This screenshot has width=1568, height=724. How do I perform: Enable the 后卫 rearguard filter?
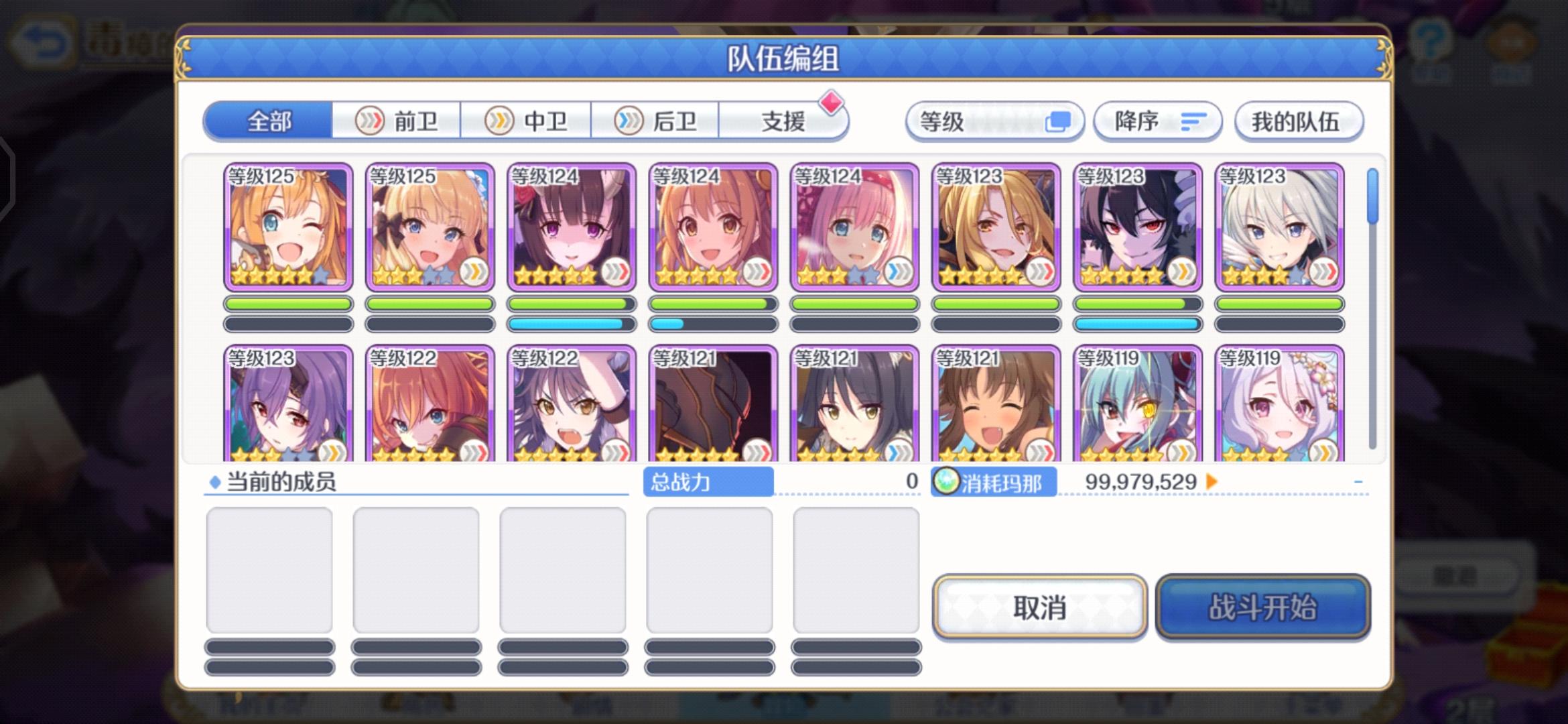(x=657, y=121)
